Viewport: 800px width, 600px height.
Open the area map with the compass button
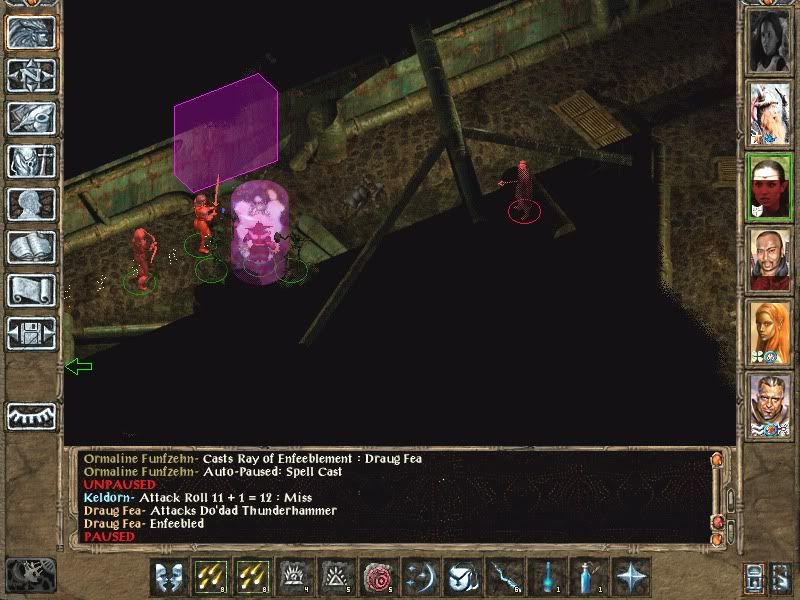(31, 76)
